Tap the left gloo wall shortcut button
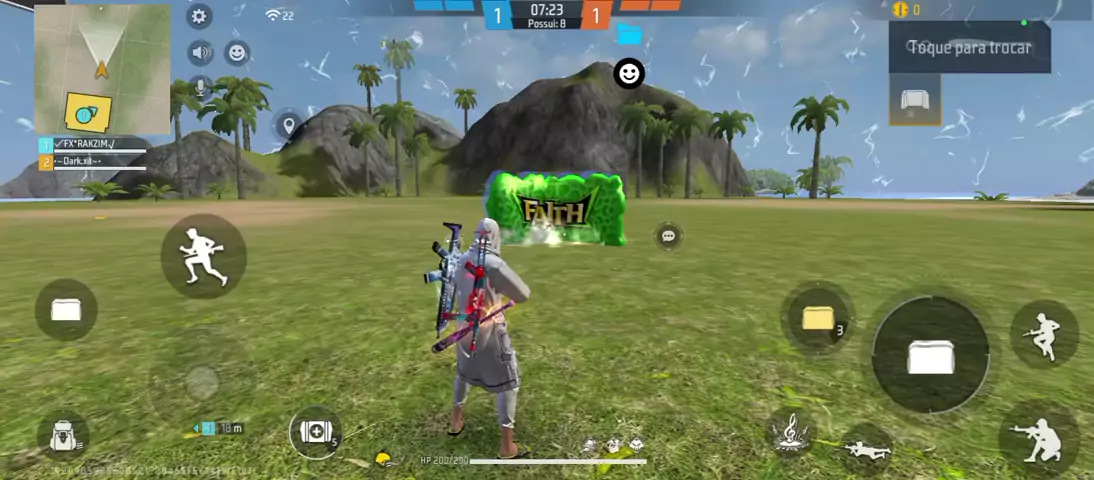Viewport: 1094px width, 480px height. click(x=66, y=309)
